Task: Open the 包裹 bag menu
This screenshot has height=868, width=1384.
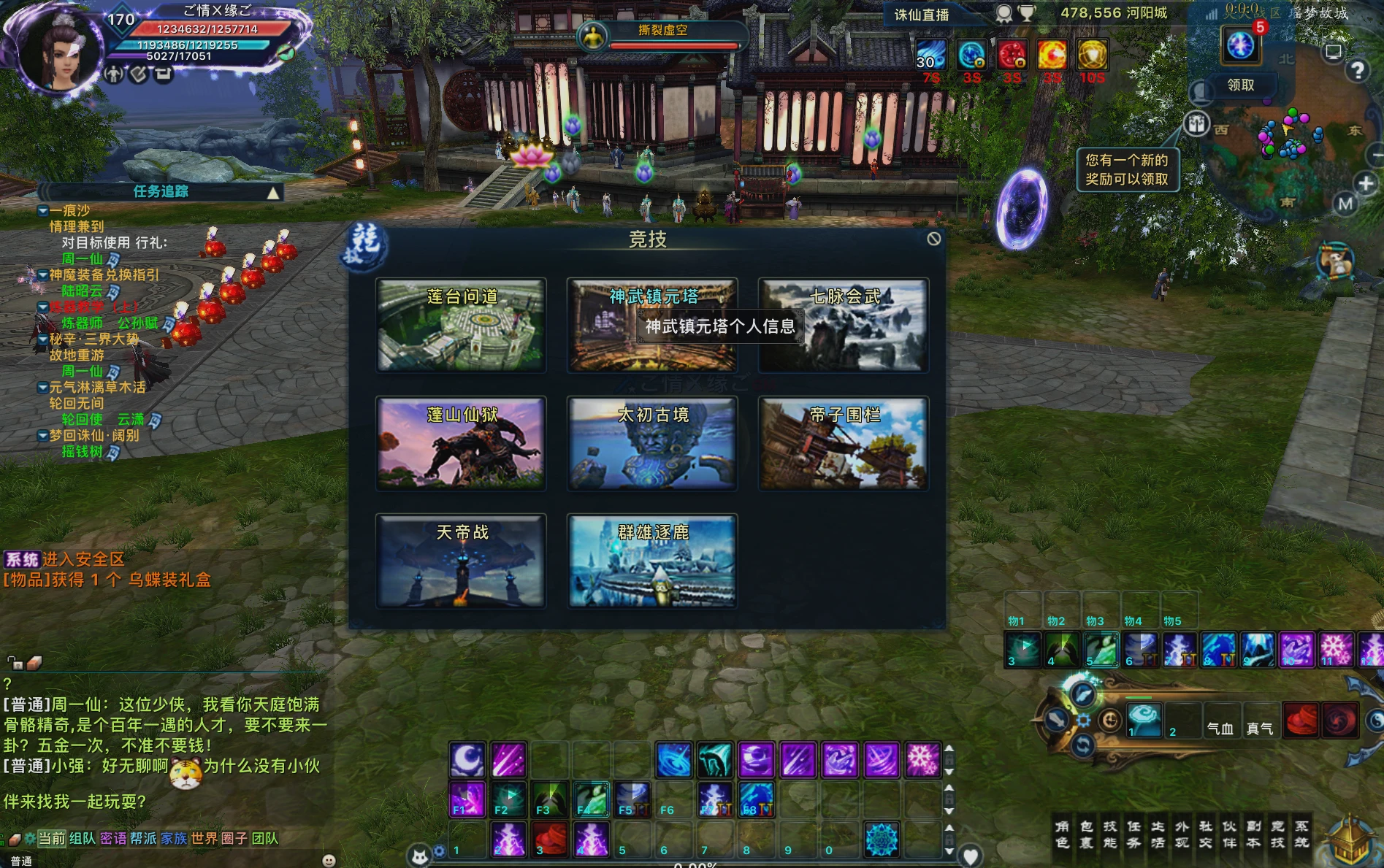Action: (1087, 834)
